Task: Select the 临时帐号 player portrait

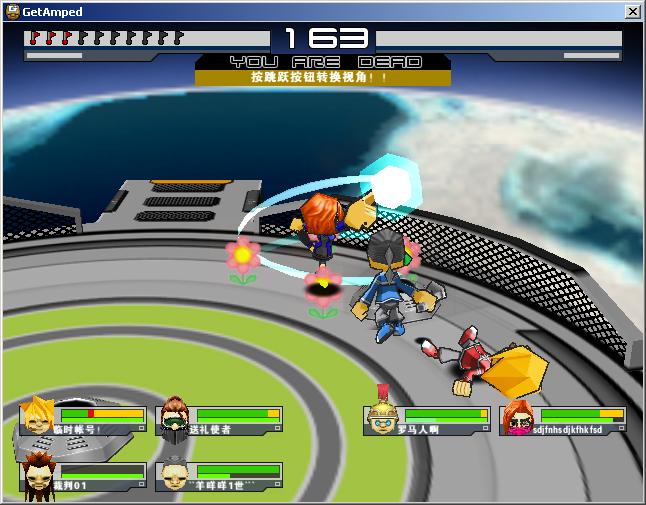Action: [x=39, y=416]
